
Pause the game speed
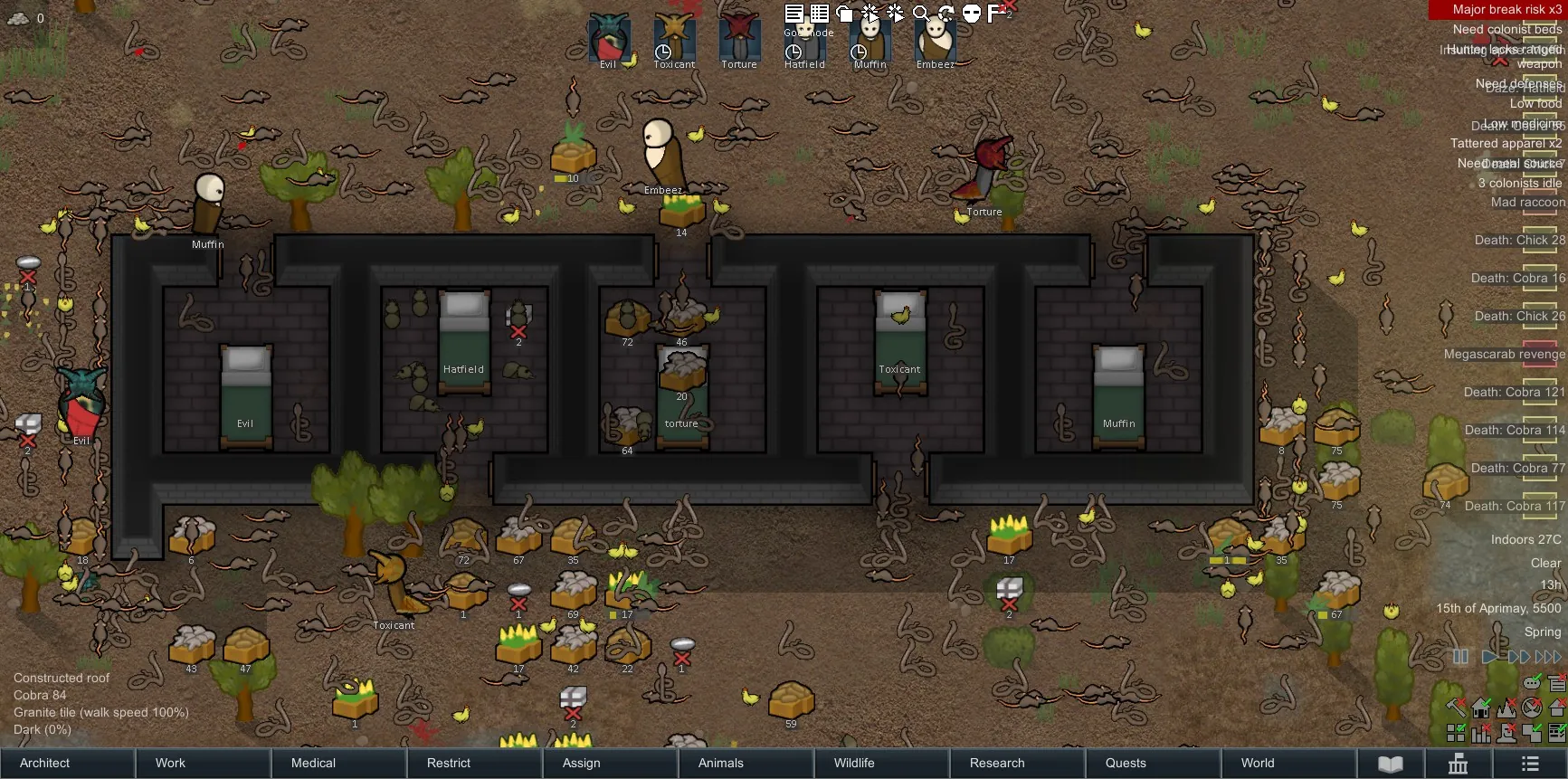(x=1460, y=657)
